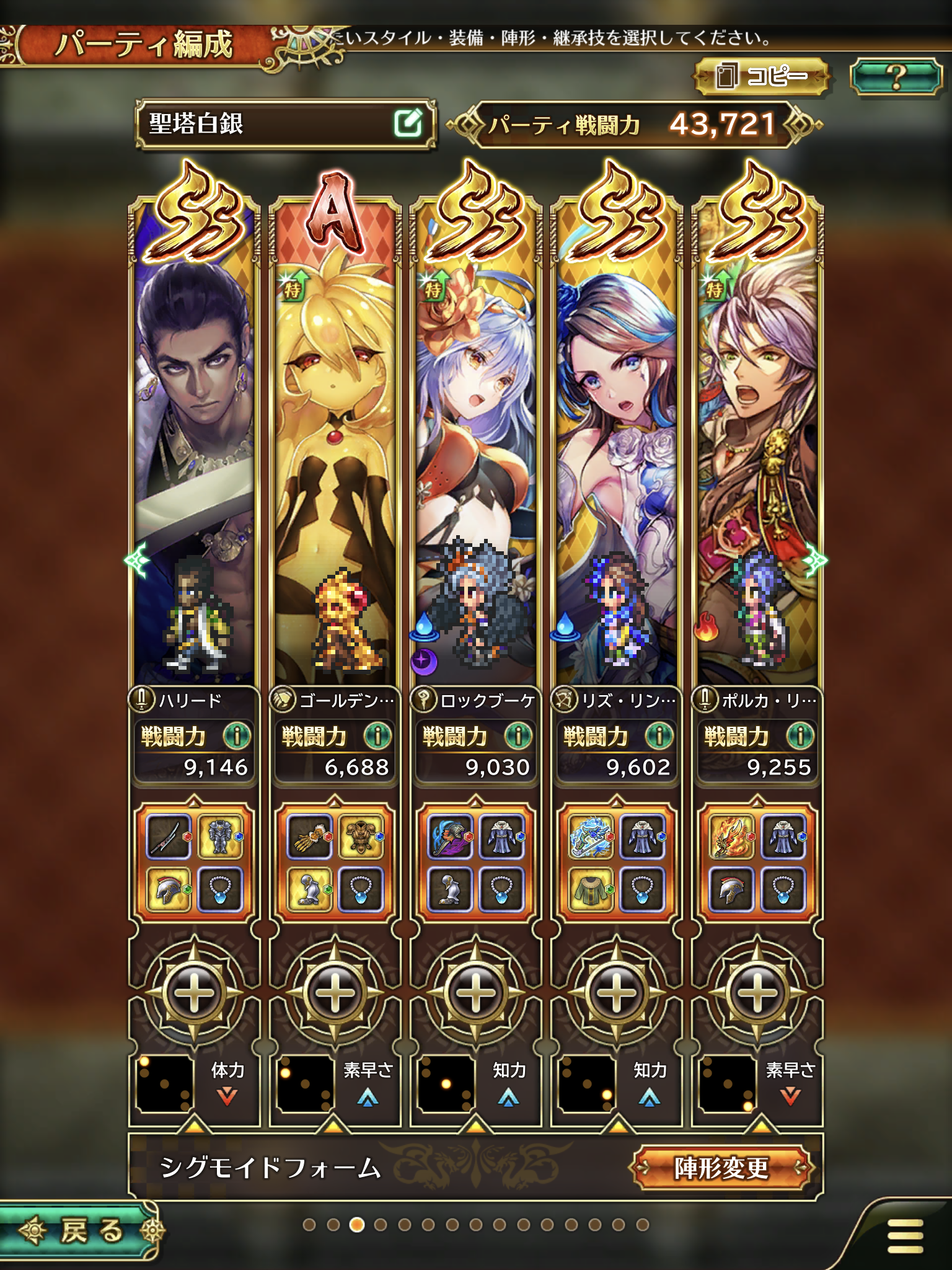Viewport: 952px width, 1270px height.
Task: Open the help question mark button
Action: tap(895, 76)
